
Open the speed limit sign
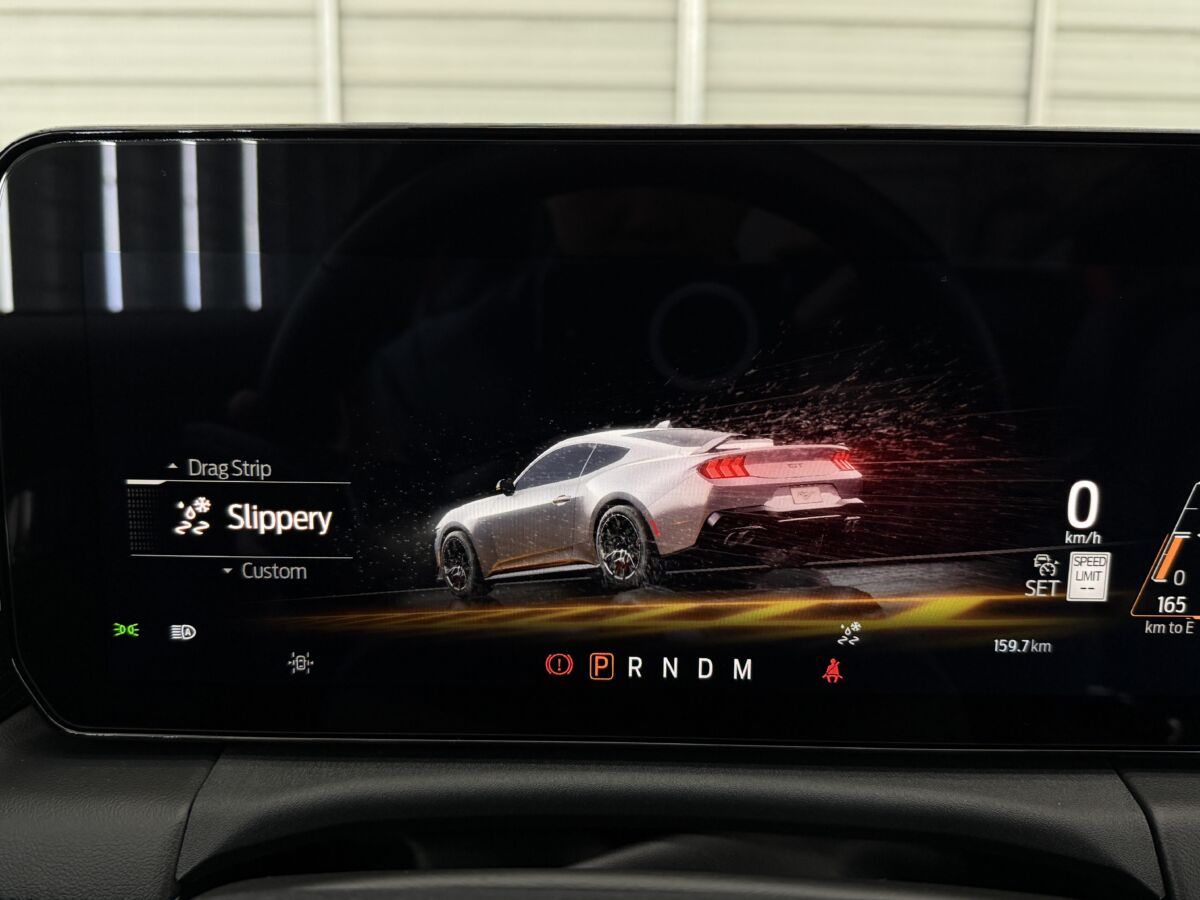pyautogui.click(x=1088, y=576)
